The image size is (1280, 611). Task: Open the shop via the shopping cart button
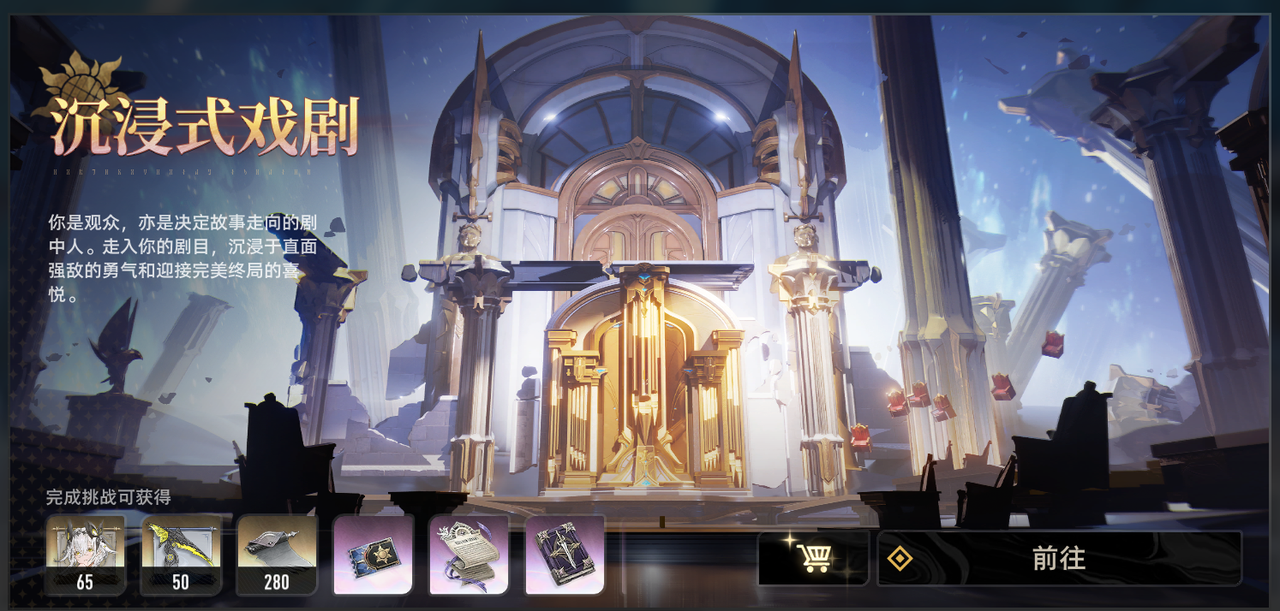point(813,558)
